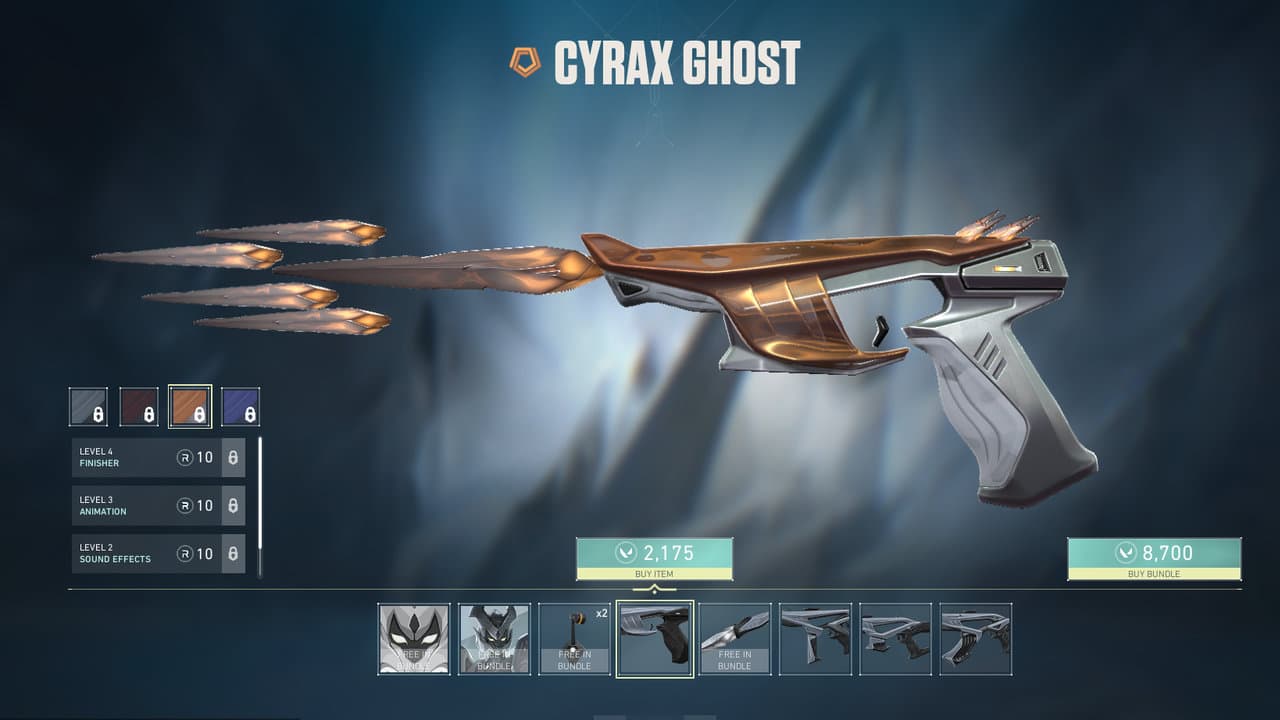Select the gun buddy x2 thumbnail
Viewport: 1280px width, 720px height.
[574, 639]
